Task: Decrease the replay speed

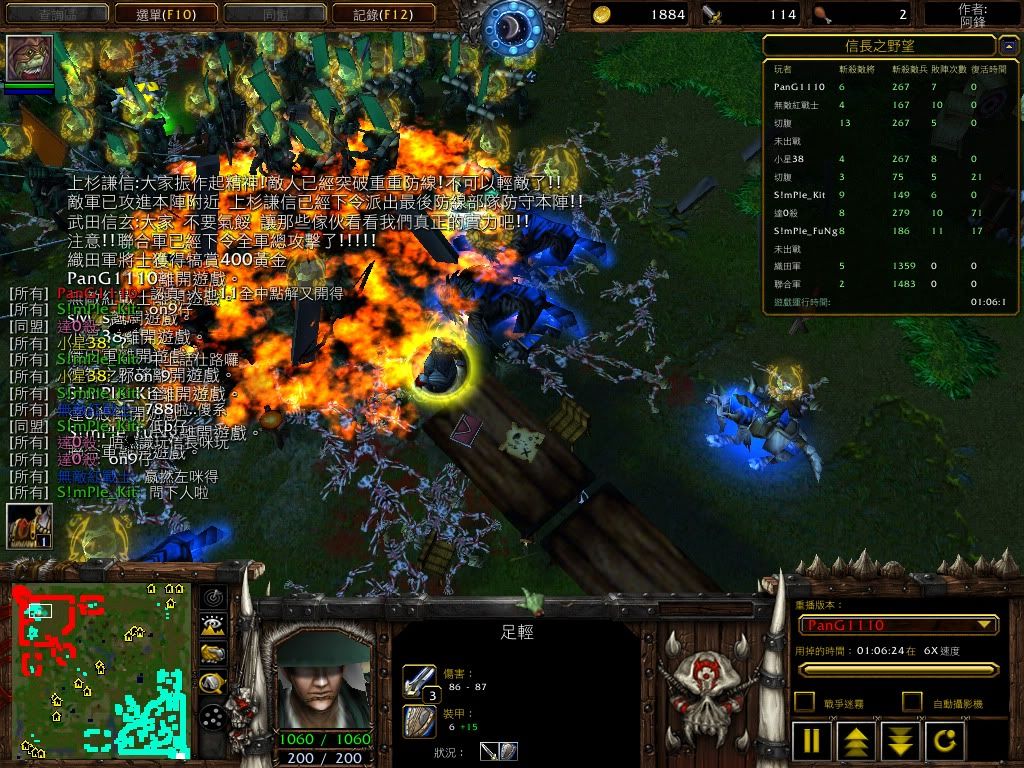Action: pyautogui.click(x=901, y=741)
